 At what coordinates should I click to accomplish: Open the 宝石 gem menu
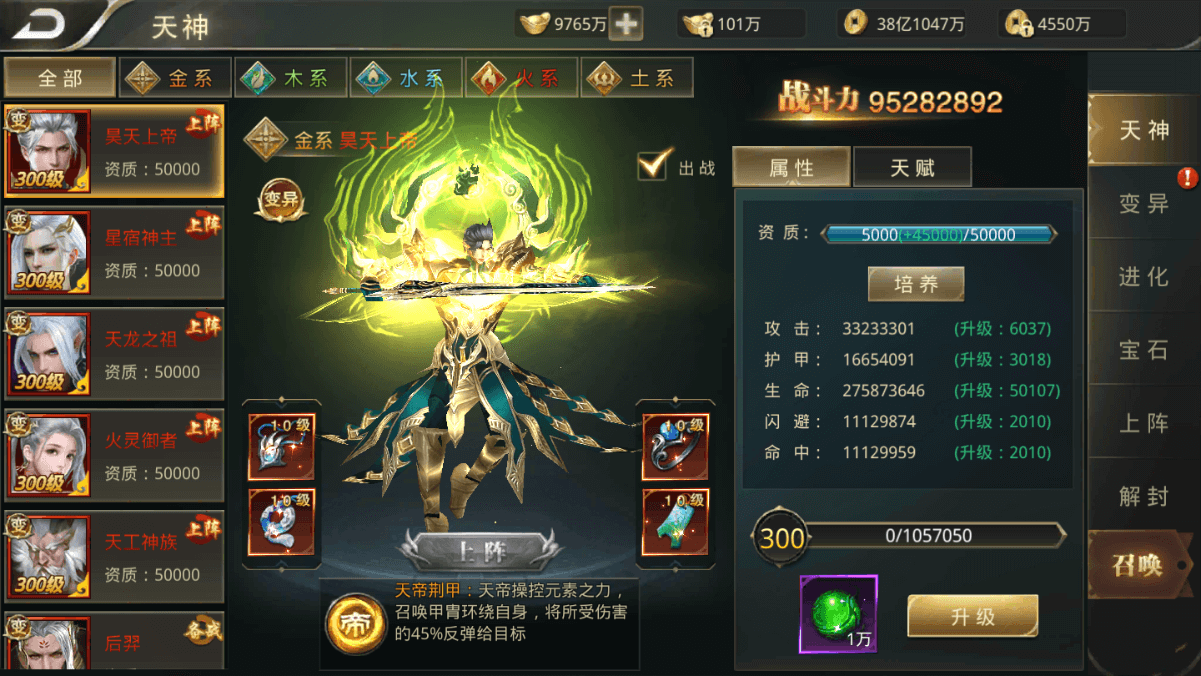click(x=1143, y=349)
